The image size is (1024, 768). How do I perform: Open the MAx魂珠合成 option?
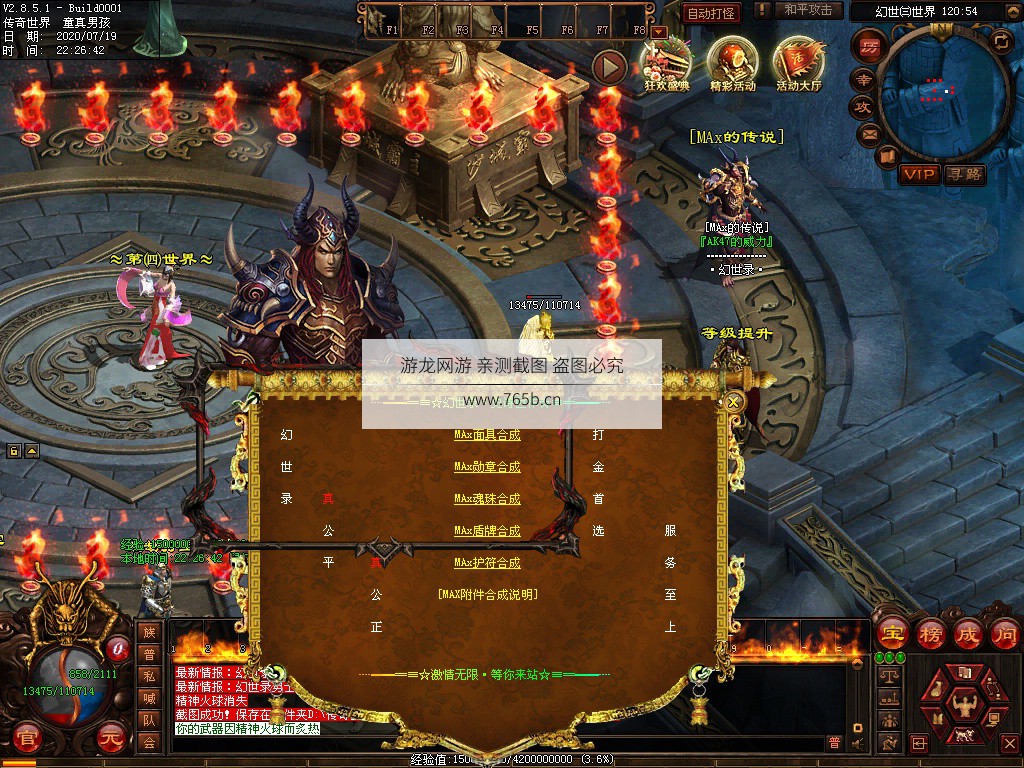tap(487, 499)
